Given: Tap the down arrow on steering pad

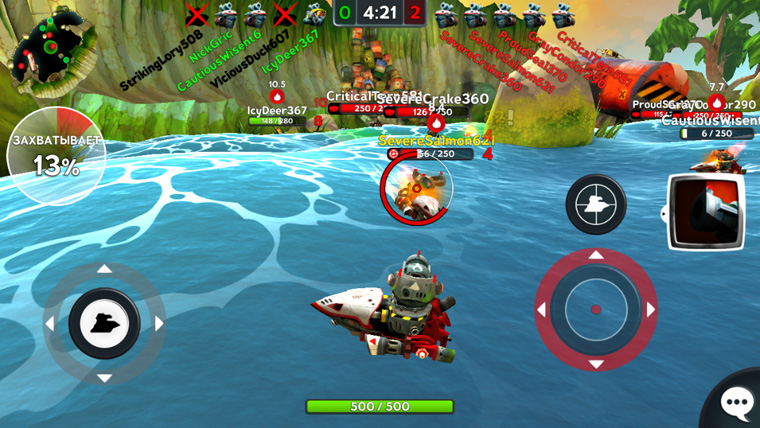Looking at the screenshot, I should coord(104,378).
